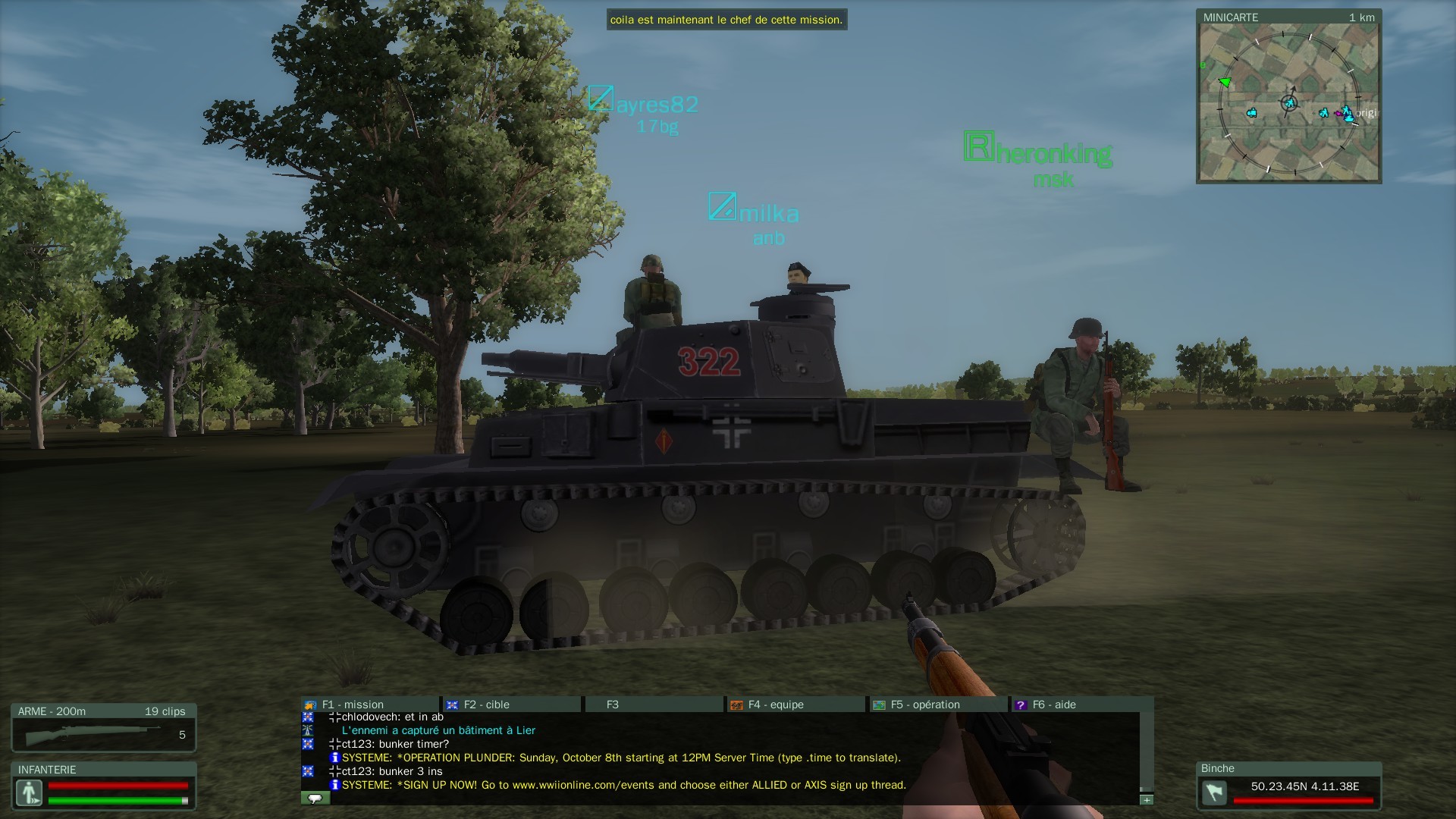
Task: Click the infantry stance figure icon
Action: tap(30, 792)
